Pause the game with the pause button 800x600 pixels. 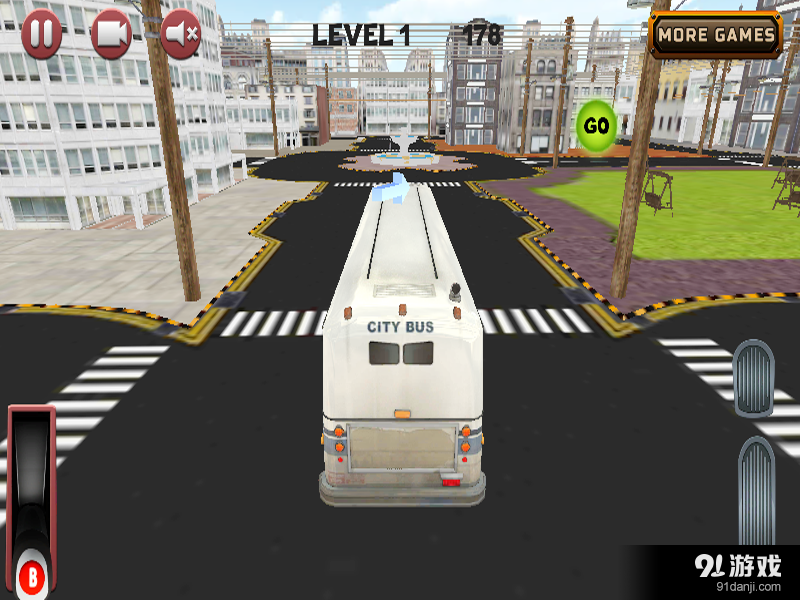(x=42, y=35)
